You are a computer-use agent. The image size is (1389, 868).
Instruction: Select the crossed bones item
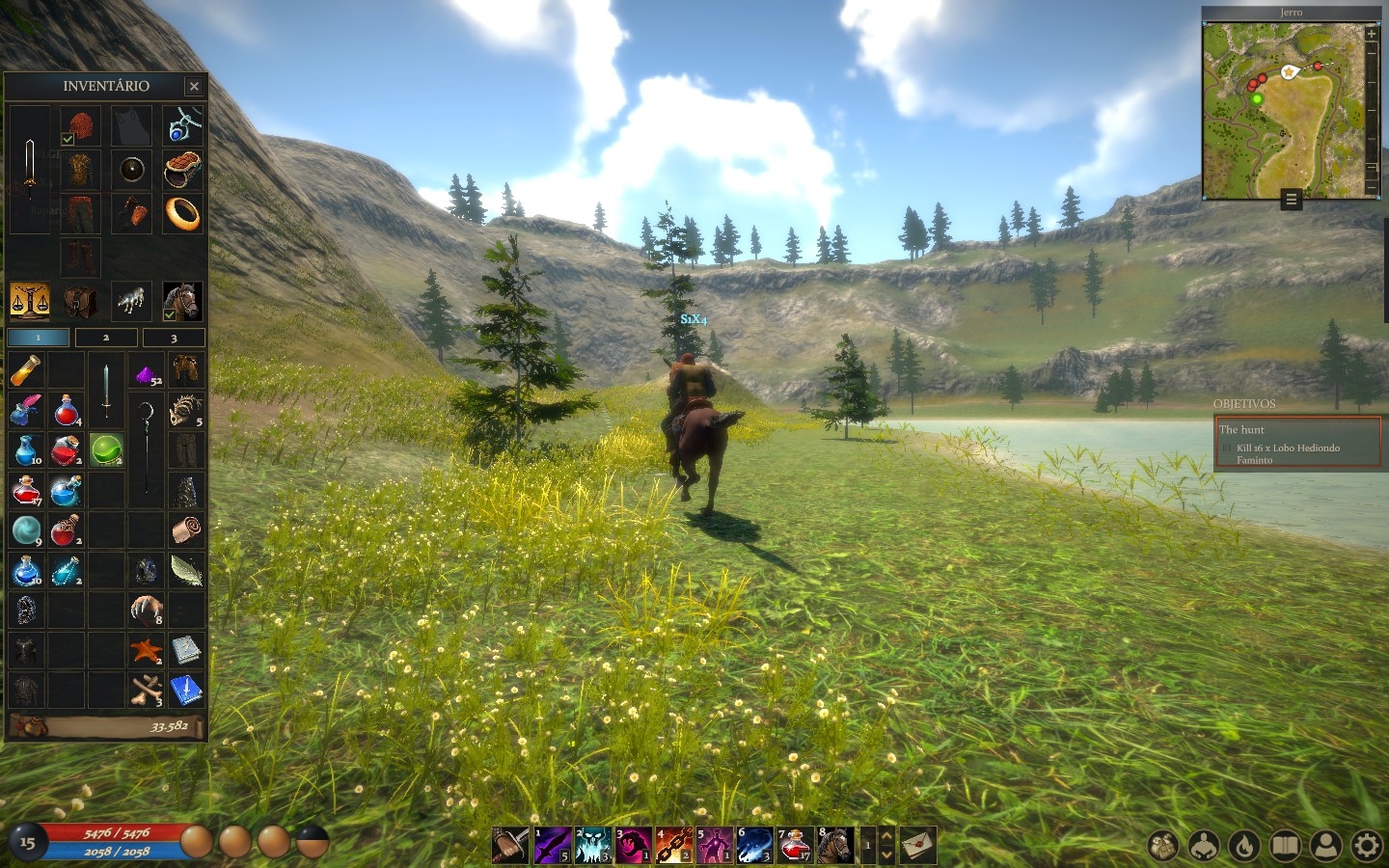(146, 691)
